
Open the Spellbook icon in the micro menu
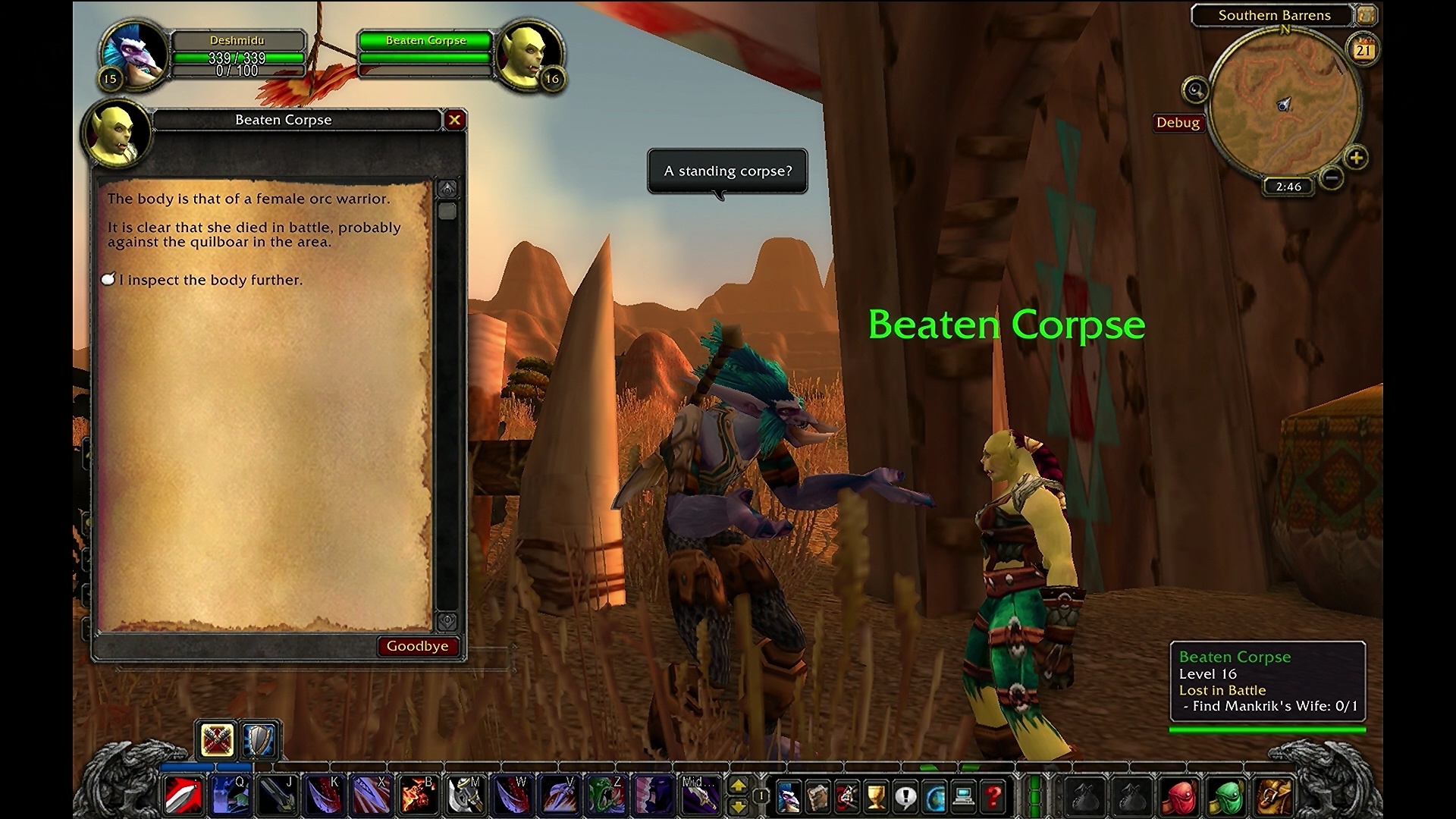point(817,794)
